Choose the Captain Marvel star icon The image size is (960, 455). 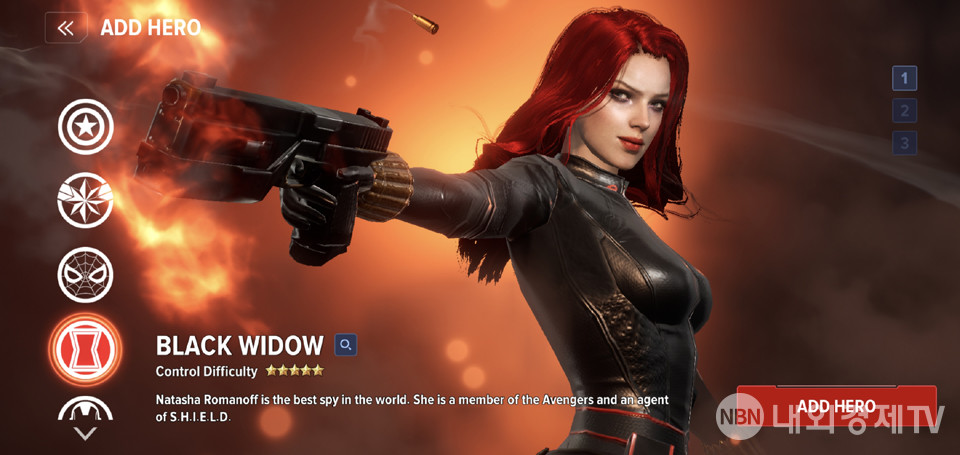point(85,200)
